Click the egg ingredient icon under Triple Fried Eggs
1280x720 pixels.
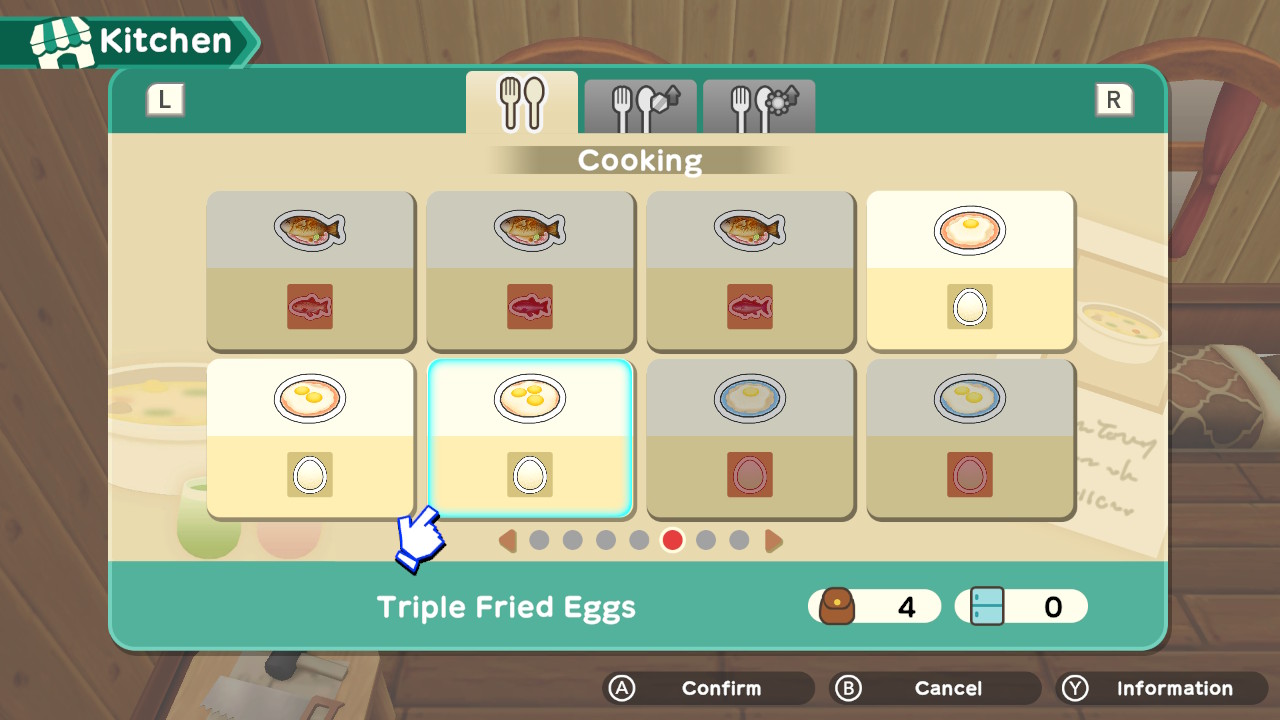530,475
